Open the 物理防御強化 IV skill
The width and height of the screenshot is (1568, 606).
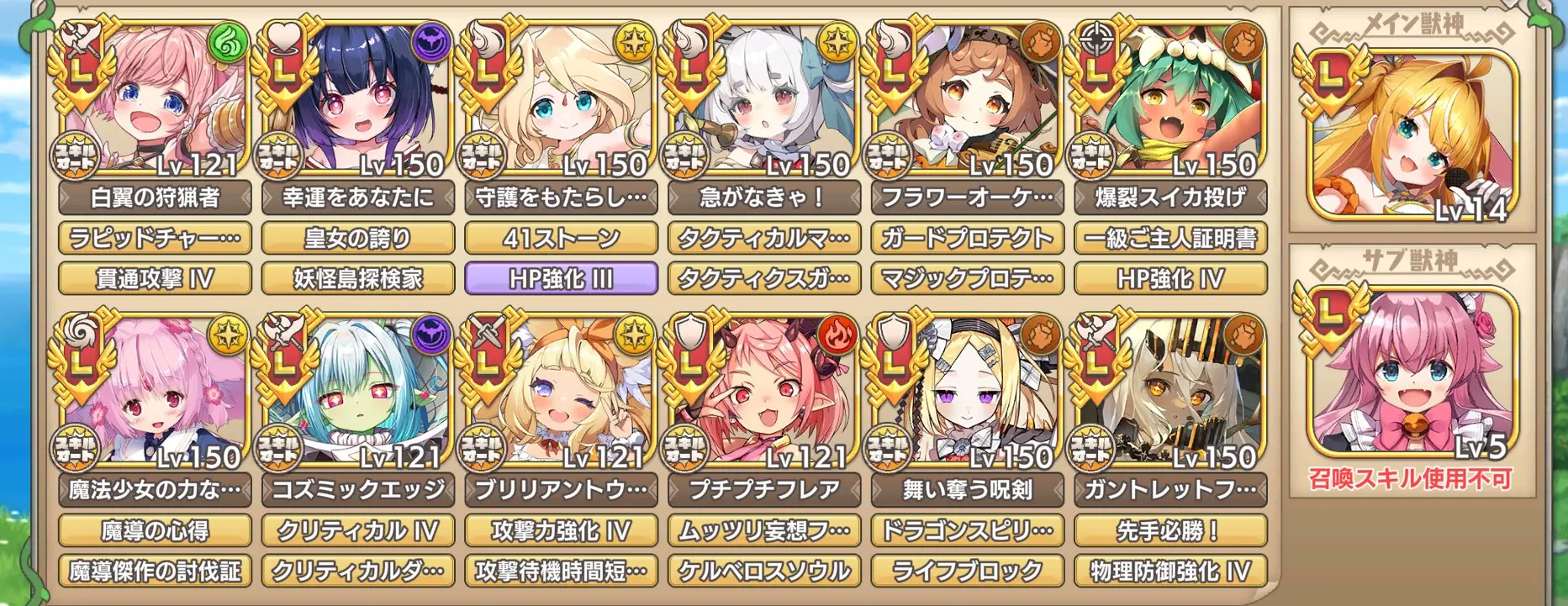(1170, 572)
